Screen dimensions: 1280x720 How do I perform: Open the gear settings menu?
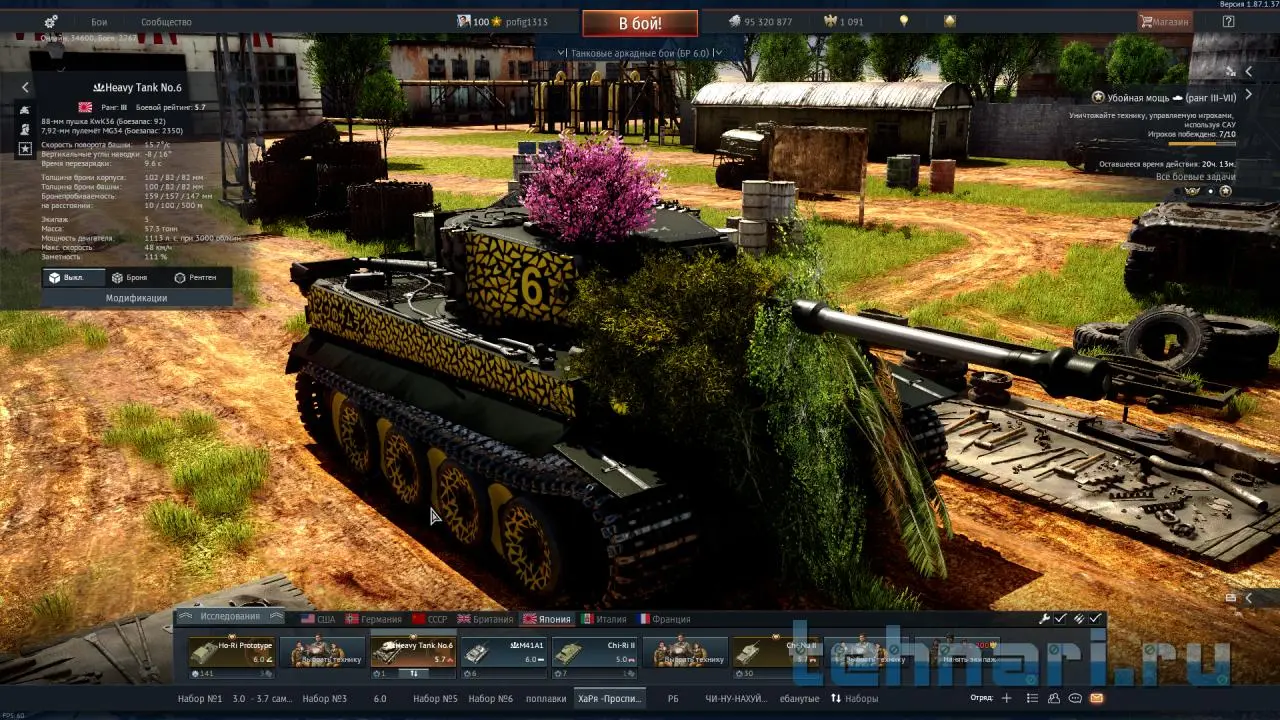[51, 22]
